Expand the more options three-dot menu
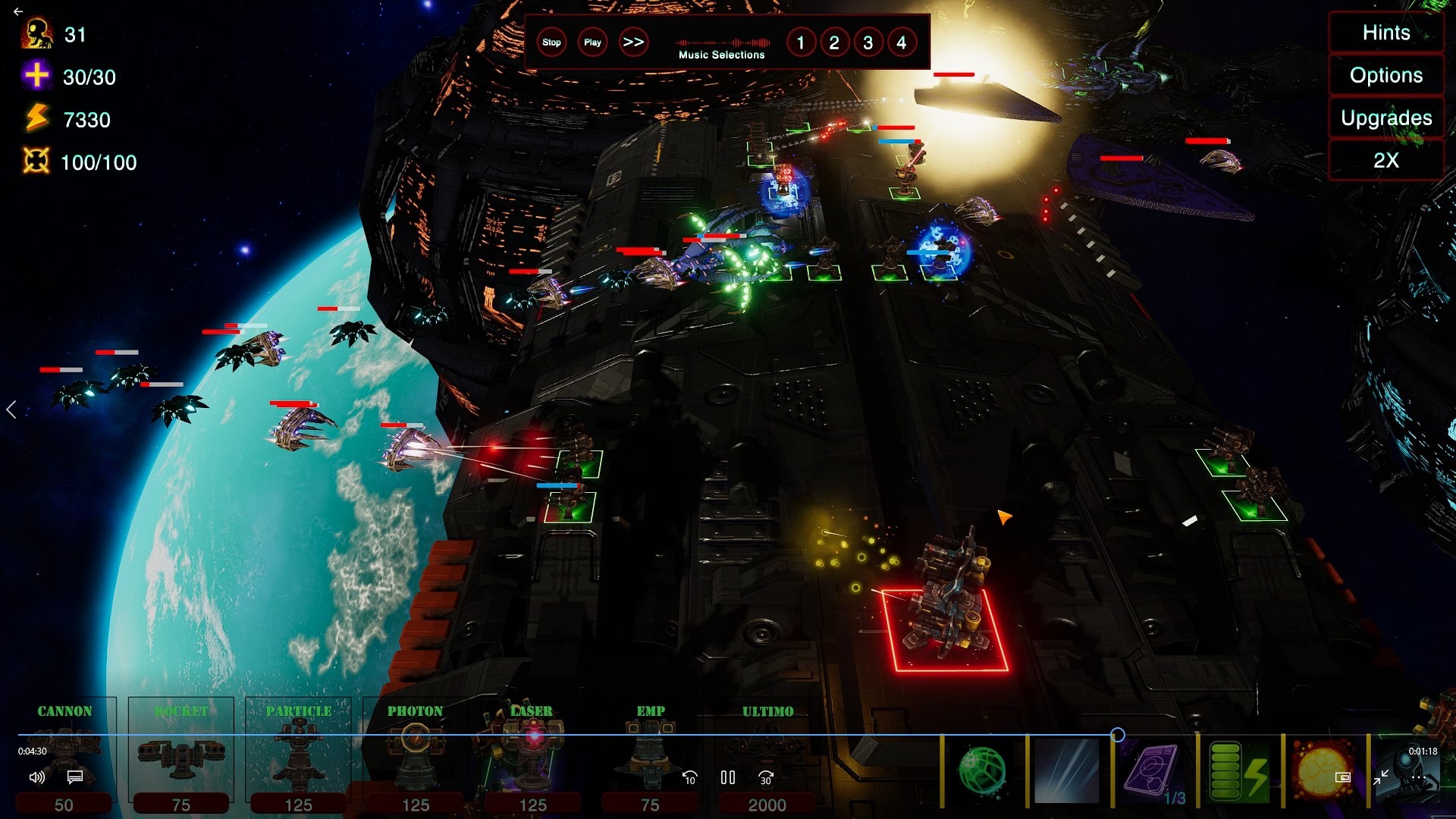 (1419, 777)
